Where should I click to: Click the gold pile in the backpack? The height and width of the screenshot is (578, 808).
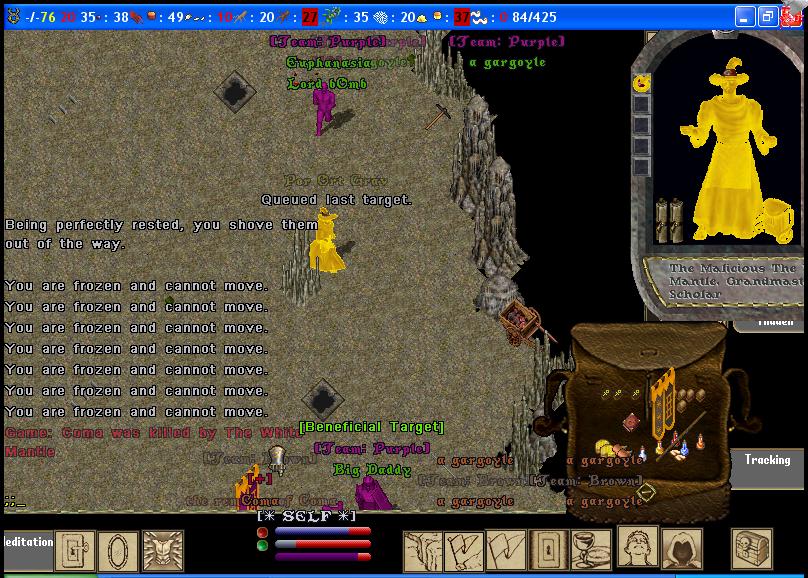point(607,448)
